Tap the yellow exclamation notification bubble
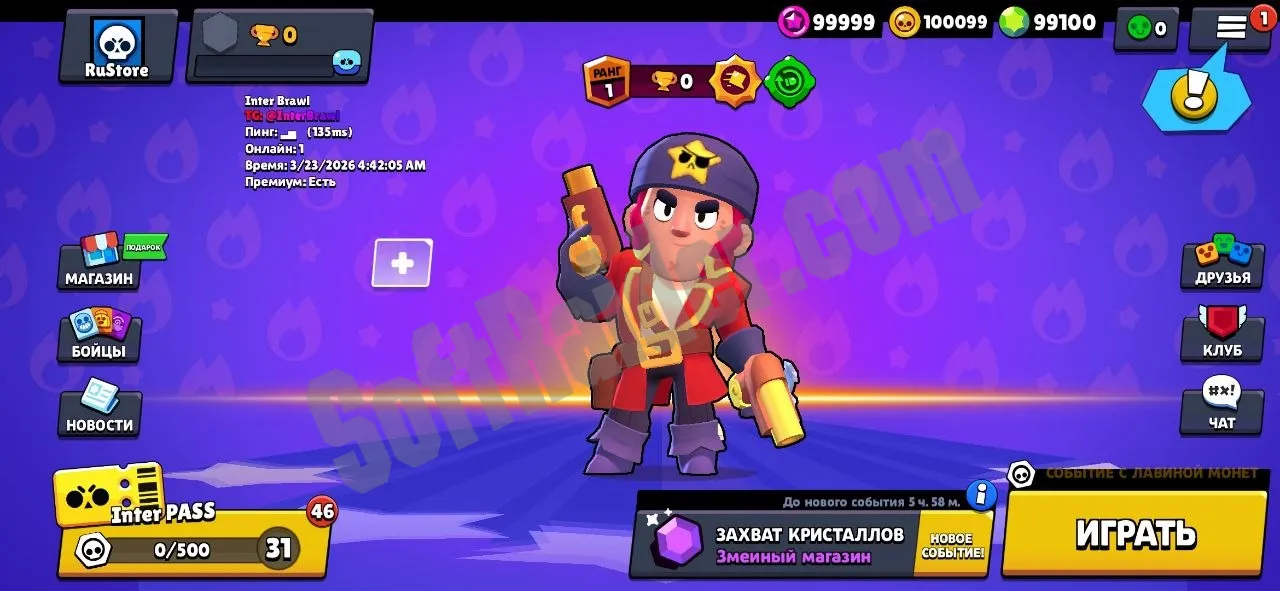1280x591 pixels. 1195,96
